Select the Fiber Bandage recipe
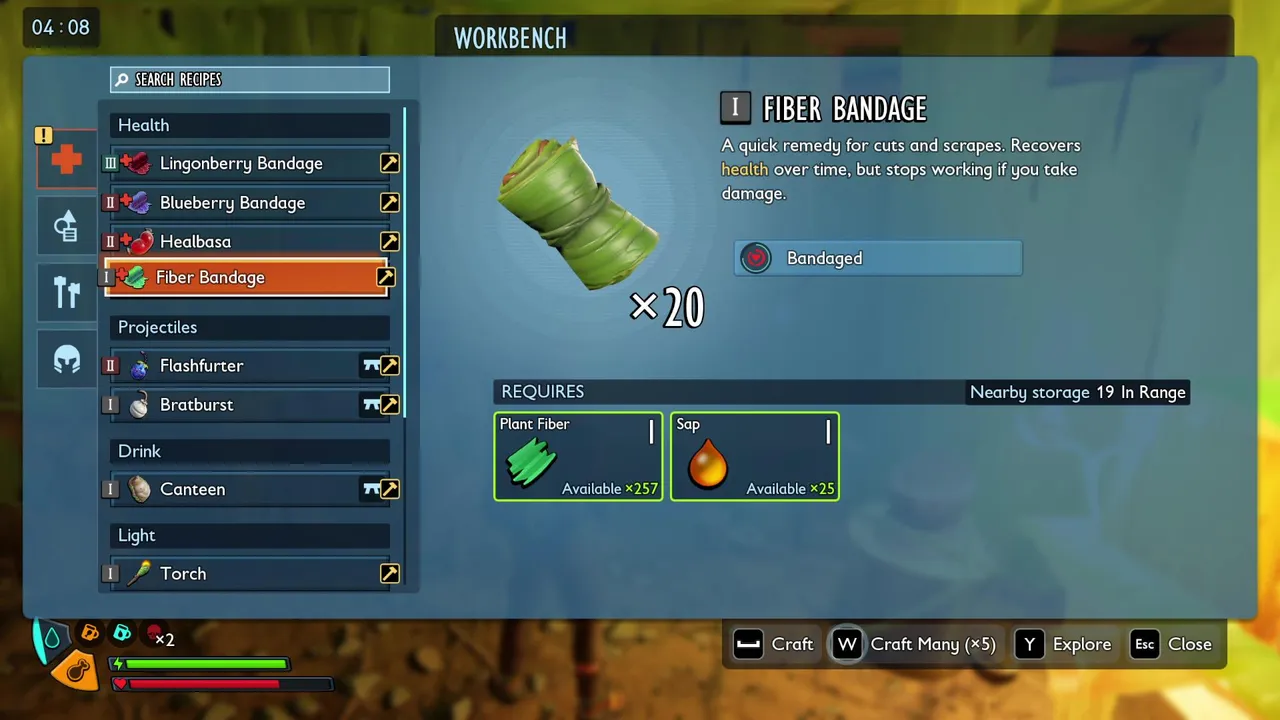This screenshot has height=720, width=1280. (x=211, y=278)
